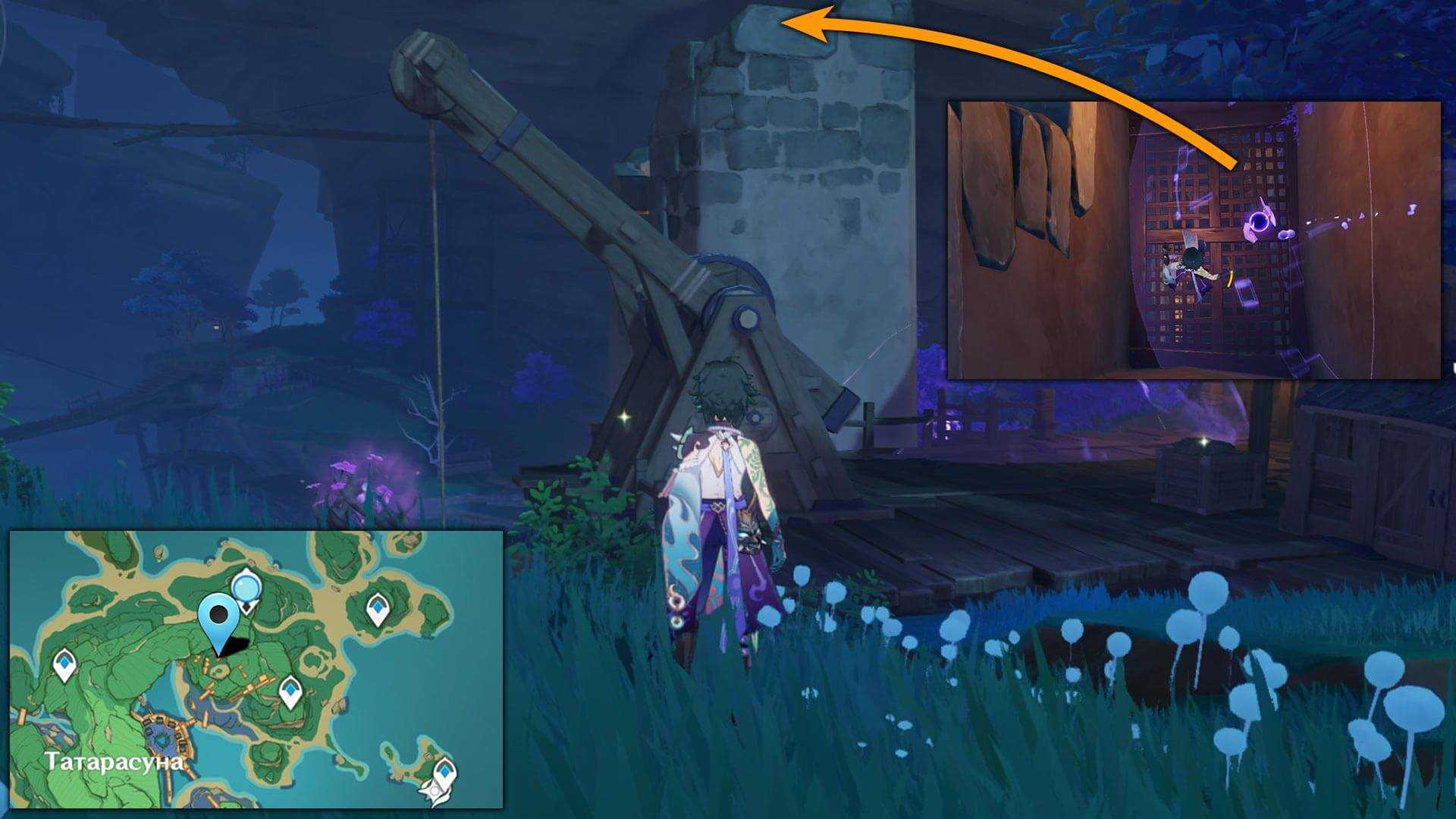This screenshot has width=1456, height=819.
Task: Choose the teleport waypoint on the small detached island
Action: point(444,777)
